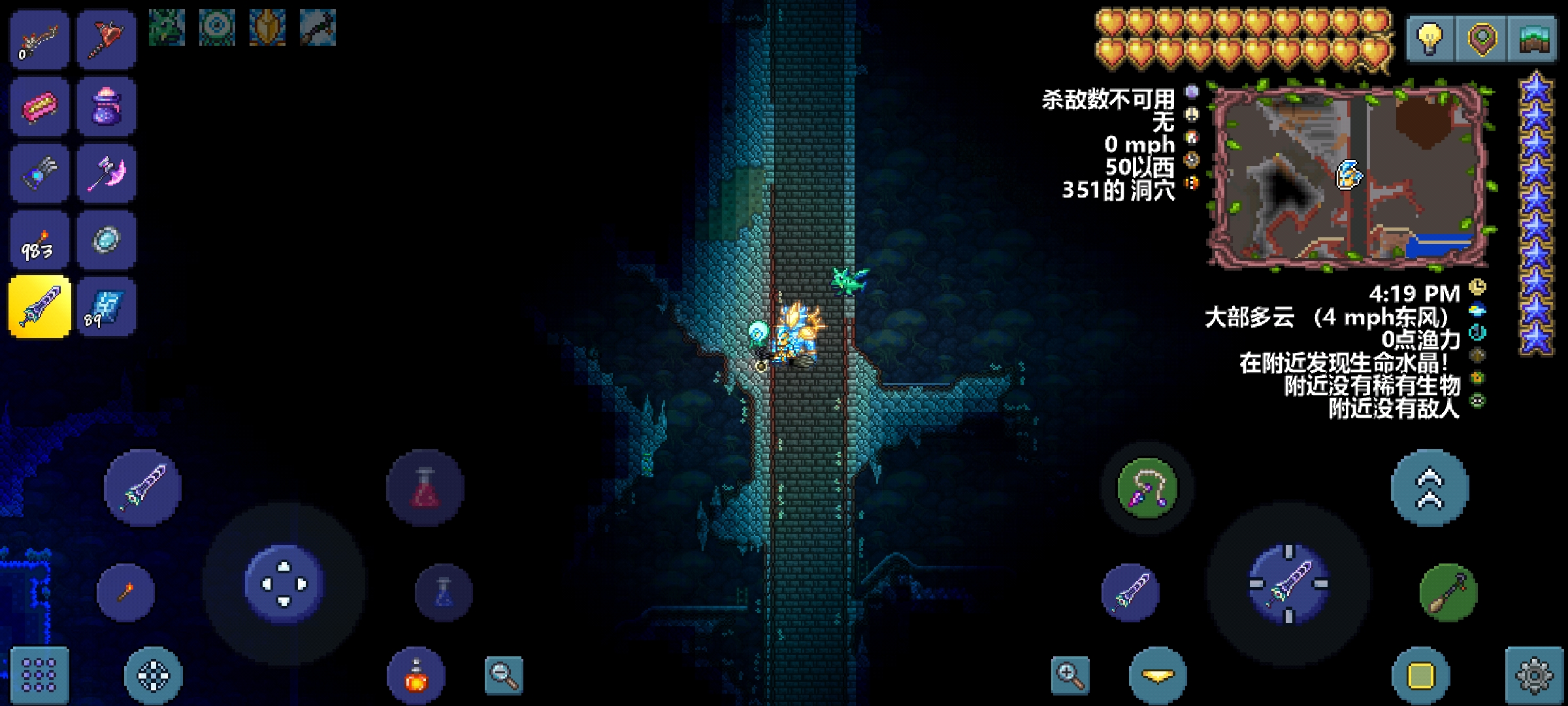1568x706 pixels.
Task: Use the blue mana potion shortcut
Action: tap(444, 593)
